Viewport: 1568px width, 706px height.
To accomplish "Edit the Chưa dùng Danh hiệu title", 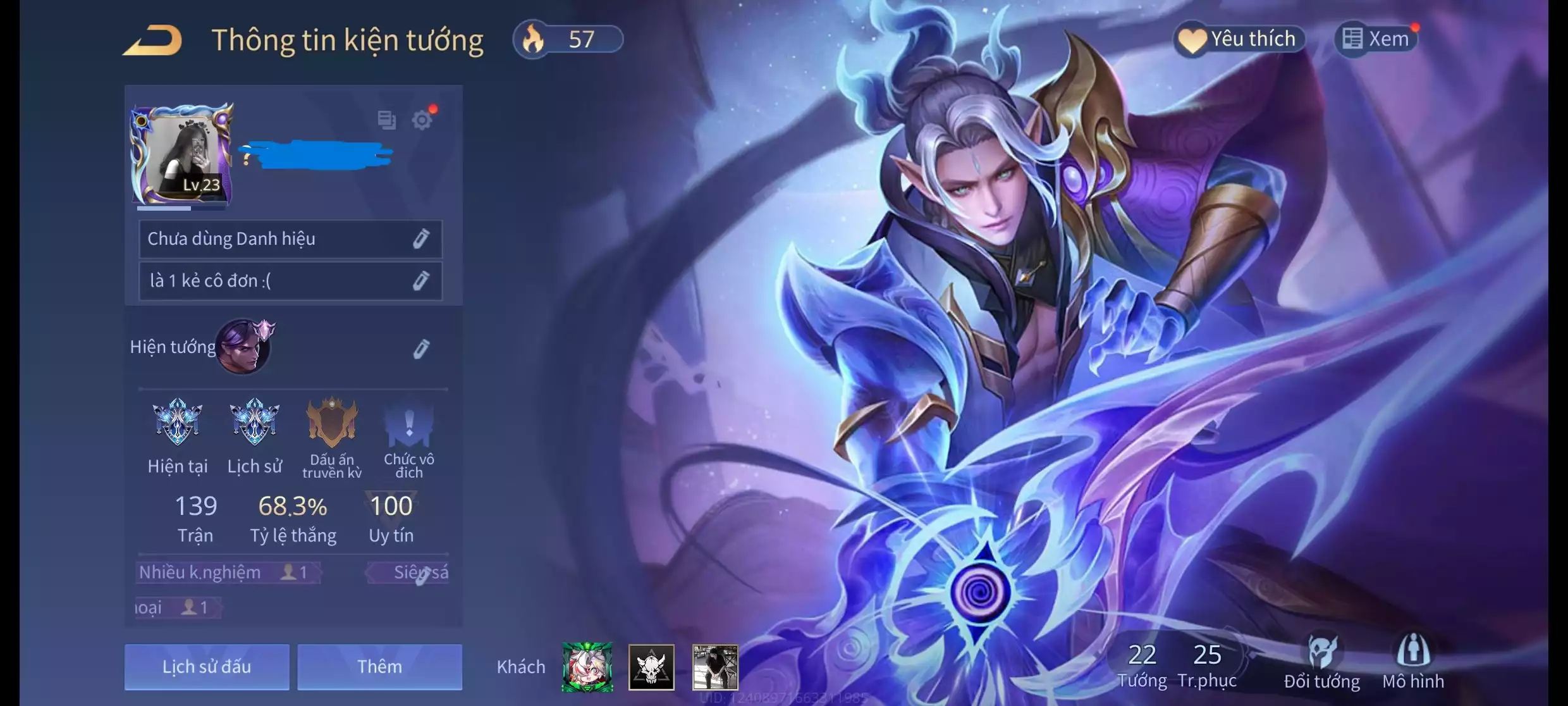I will pos(421,238).
